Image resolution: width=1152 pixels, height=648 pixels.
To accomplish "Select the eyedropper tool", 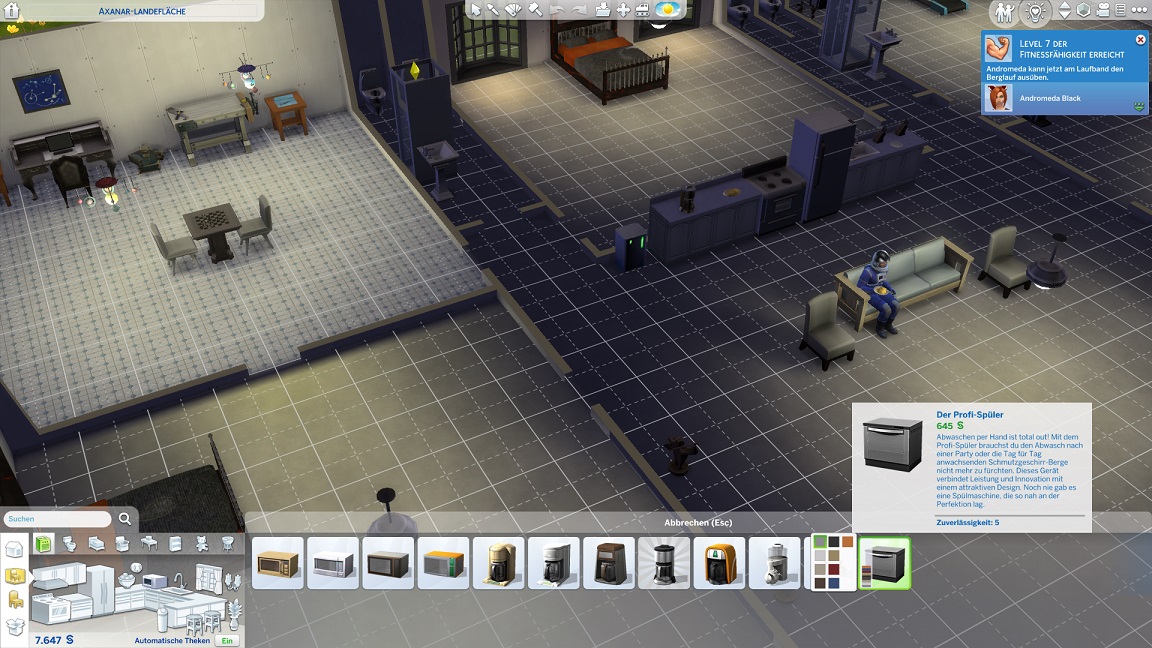I will click(x=494, y=10).
